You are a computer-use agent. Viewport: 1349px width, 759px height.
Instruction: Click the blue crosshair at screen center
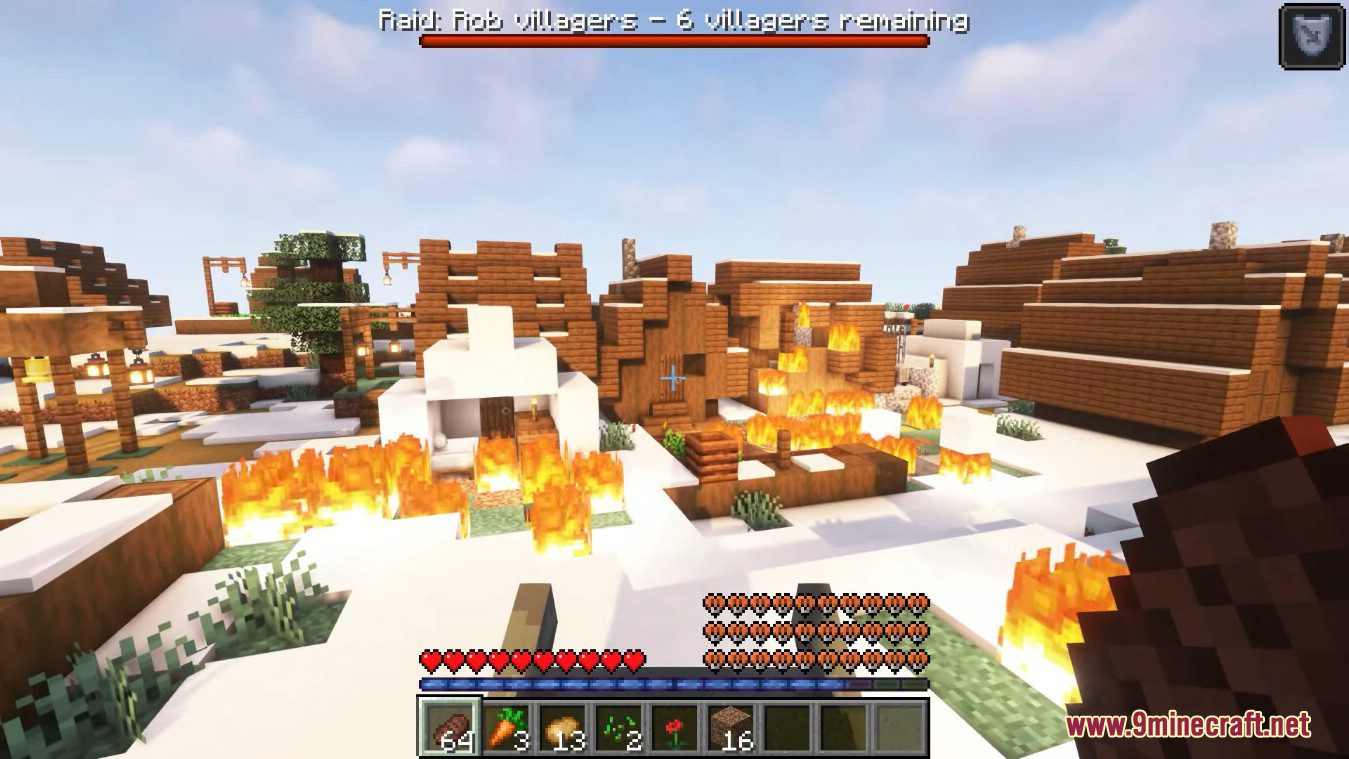674,379
